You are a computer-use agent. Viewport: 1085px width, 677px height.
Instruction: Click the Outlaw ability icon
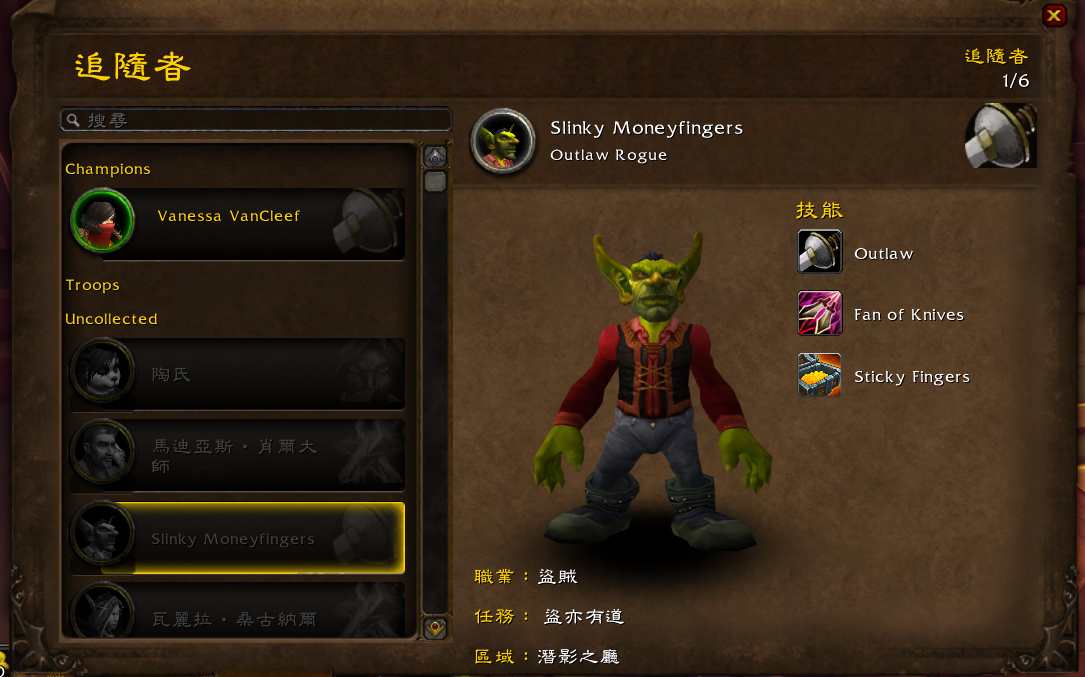tap(819, 252)
